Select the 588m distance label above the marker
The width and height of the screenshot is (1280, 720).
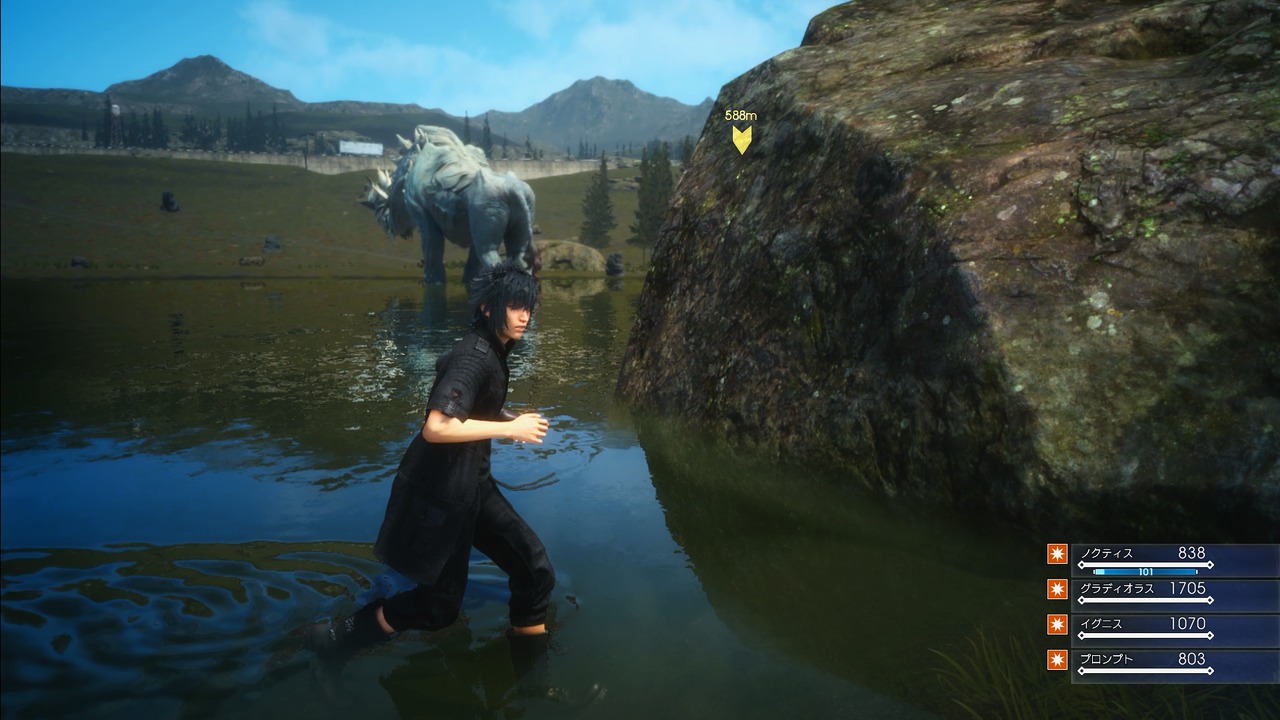click(x=740, y=115)
